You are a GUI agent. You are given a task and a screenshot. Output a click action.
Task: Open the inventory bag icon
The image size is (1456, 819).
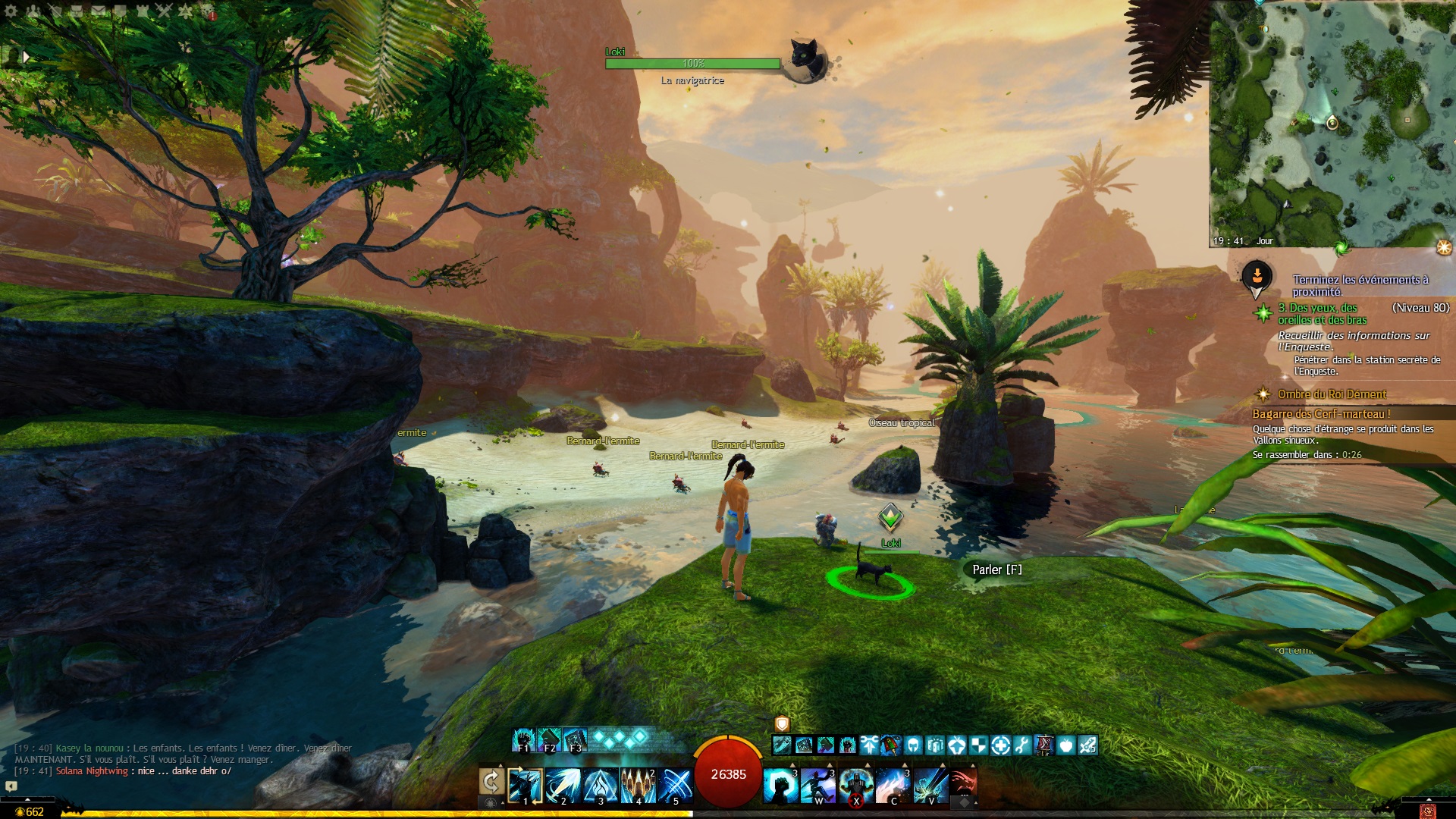click(x=77, y=11)
